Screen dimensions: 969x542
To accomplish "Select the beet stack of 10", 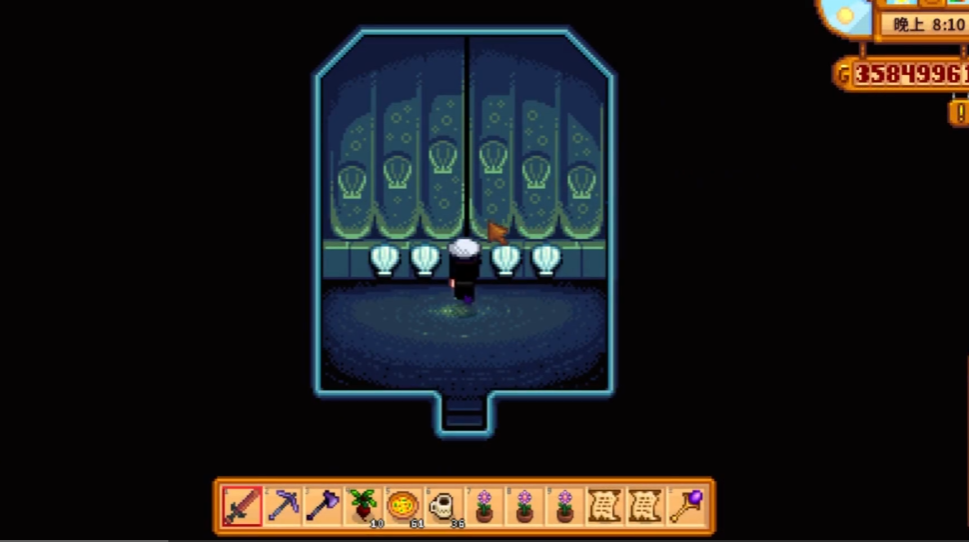I will [363, 506].
